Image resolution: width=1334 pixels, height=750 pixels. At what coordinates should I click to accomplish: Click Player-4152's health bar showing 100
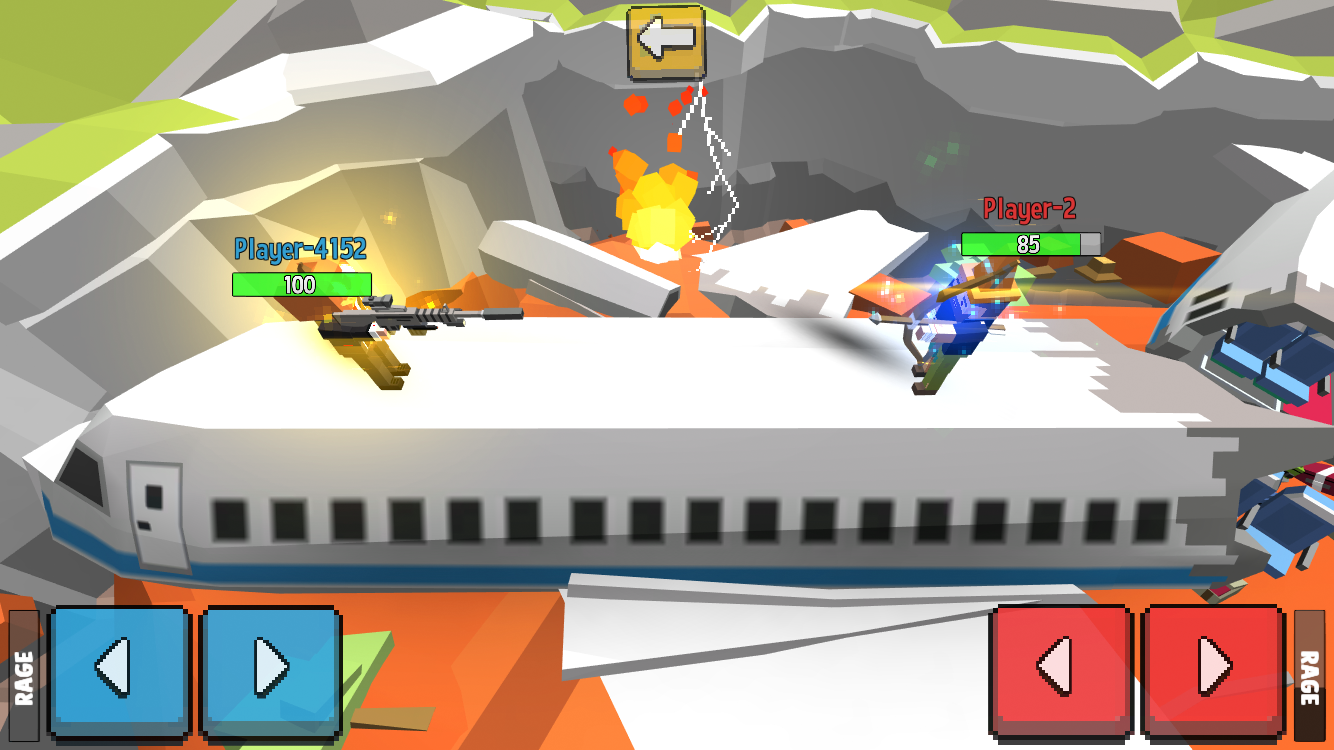pyautogui.click(x=300, y=285)
